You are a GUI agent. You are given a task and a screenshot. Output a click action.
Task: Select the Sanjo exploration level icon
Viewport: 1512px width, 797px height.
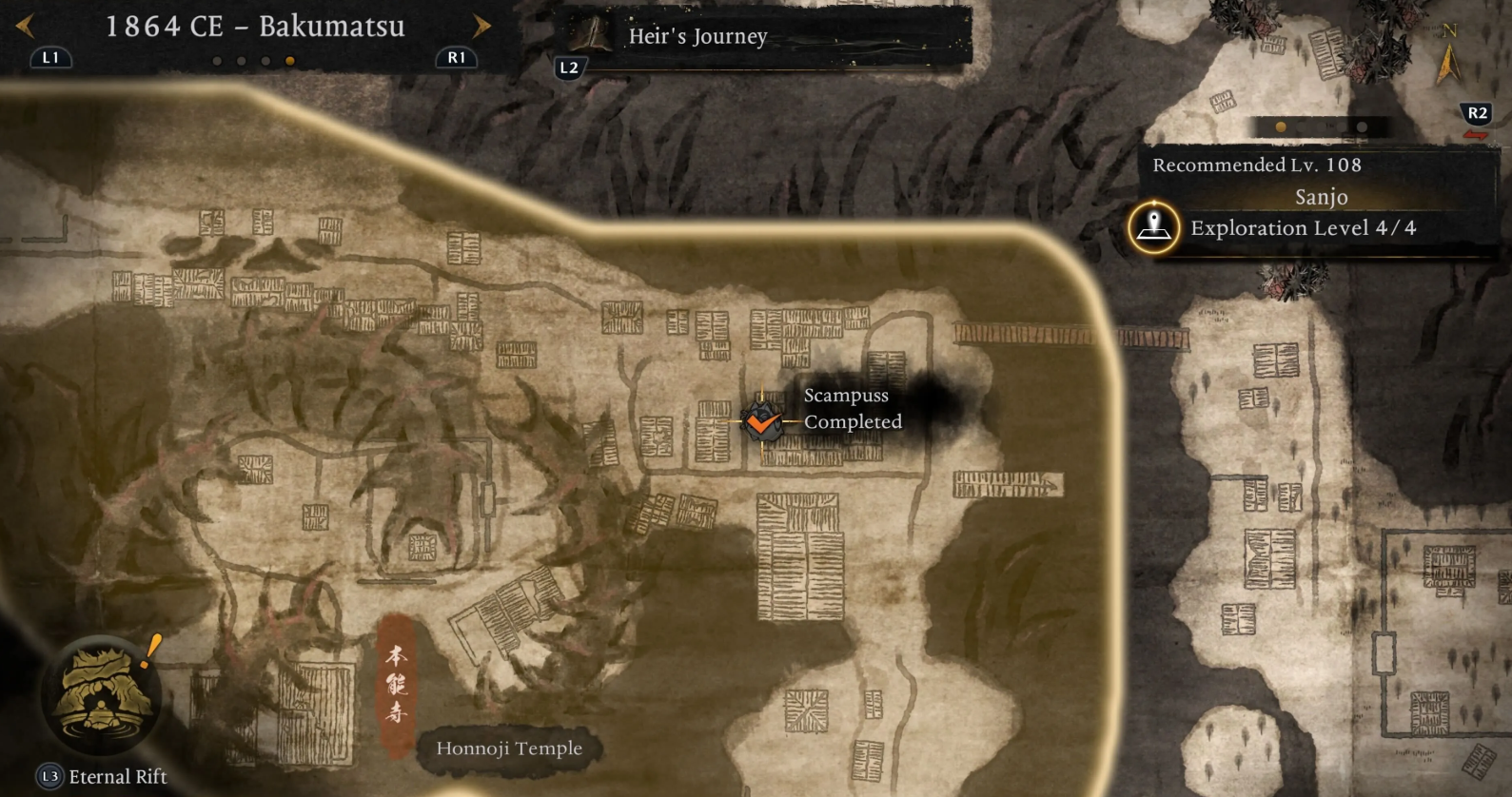pyautogui.click(x=1153, y=227)
